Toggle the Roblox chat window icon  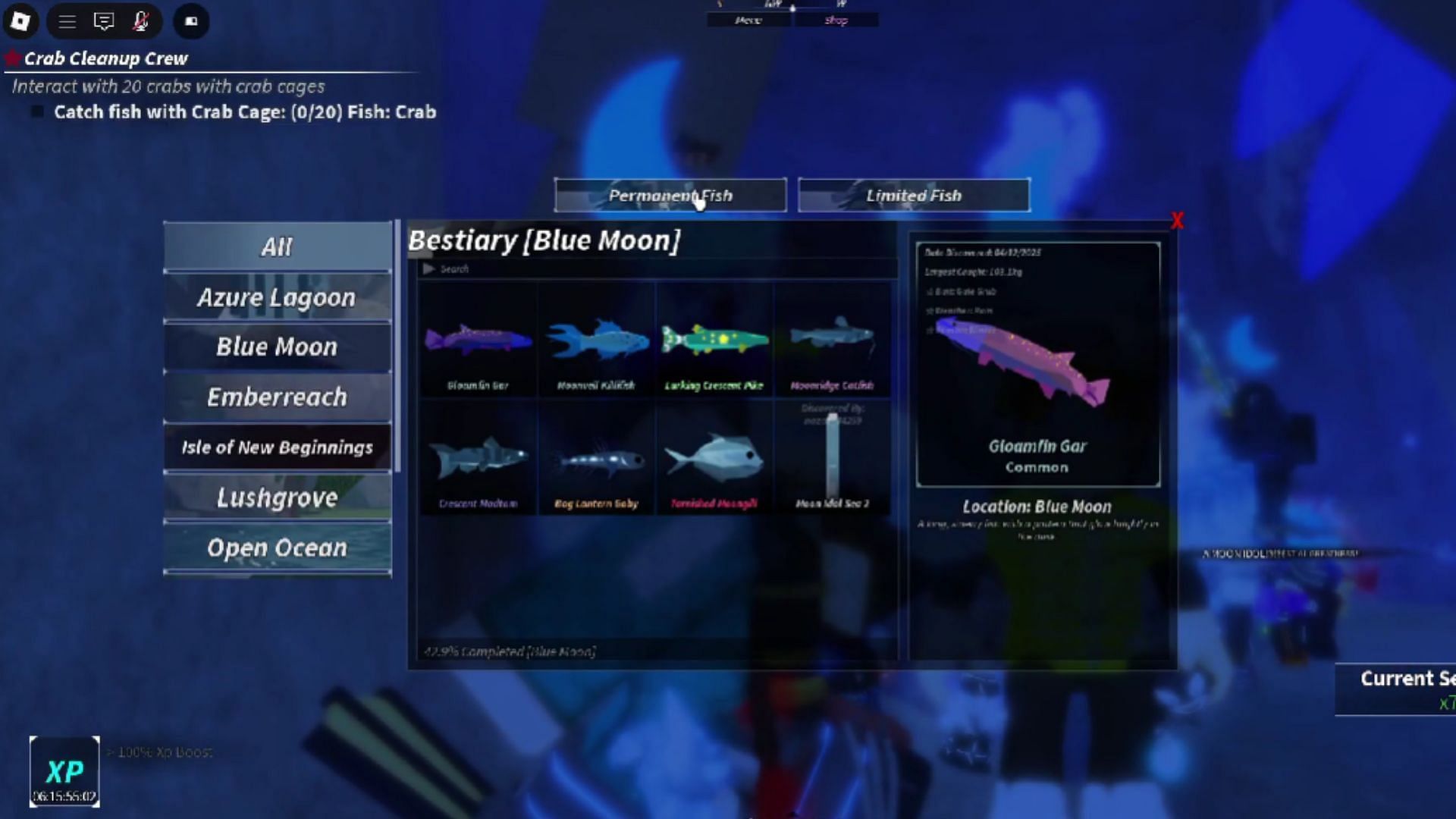tap(103, 21)
